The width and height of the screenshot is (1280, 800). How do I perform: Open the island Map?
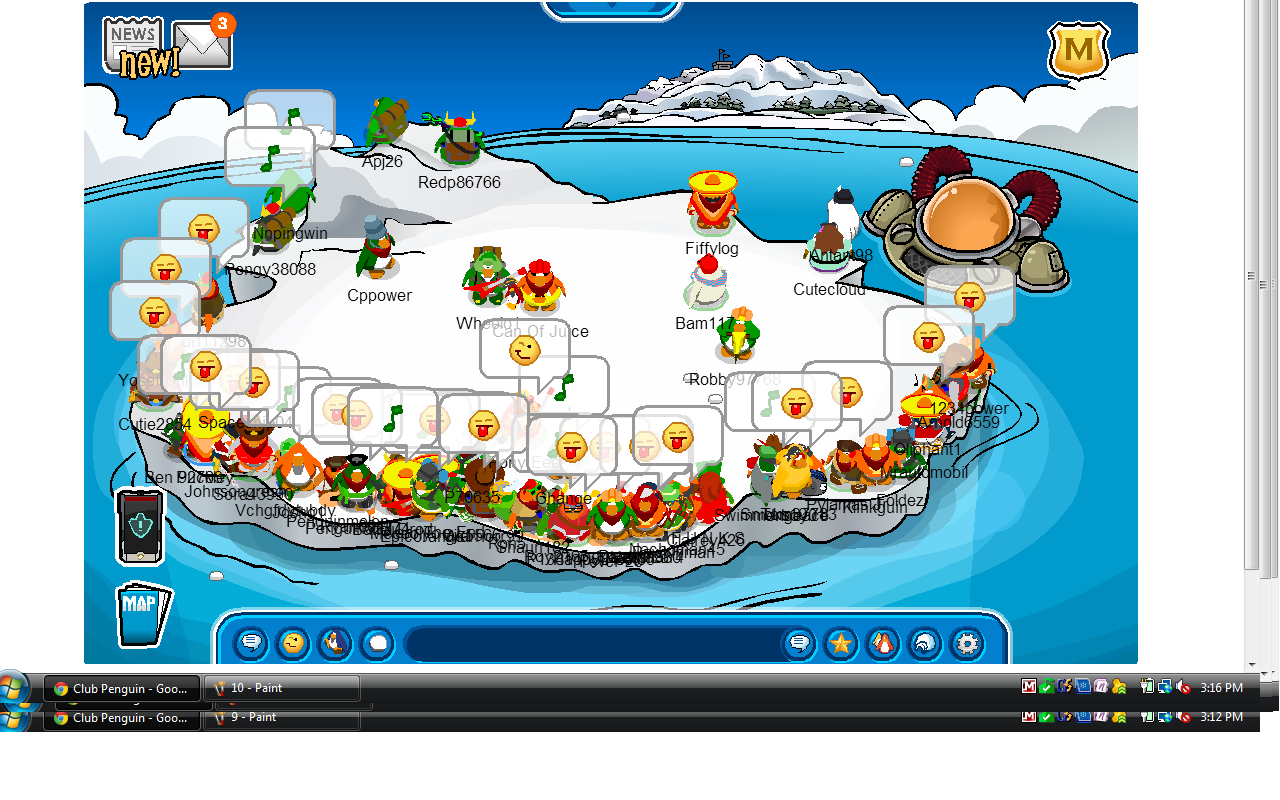(140, 612)
